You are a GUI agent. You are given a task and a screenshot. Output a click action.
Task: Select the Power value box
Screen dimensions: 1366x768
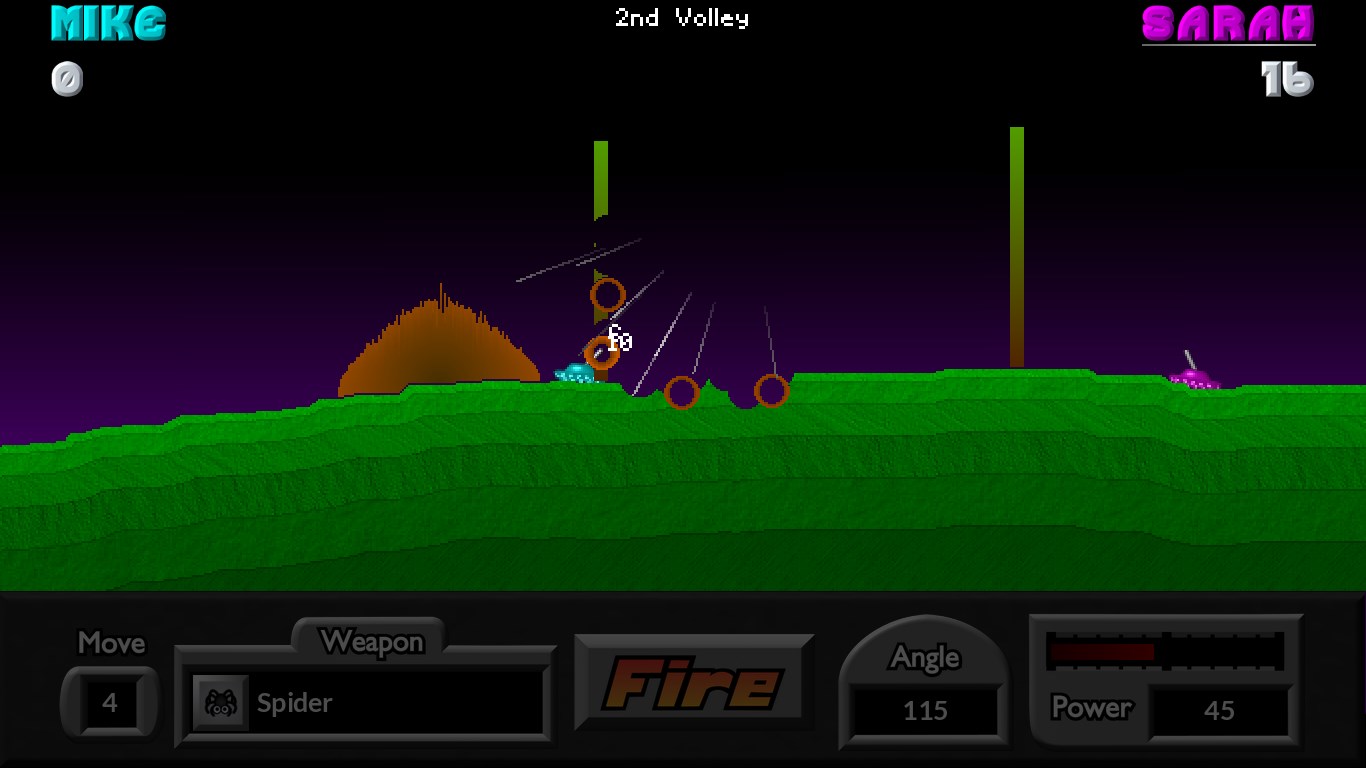[1219, 711]
